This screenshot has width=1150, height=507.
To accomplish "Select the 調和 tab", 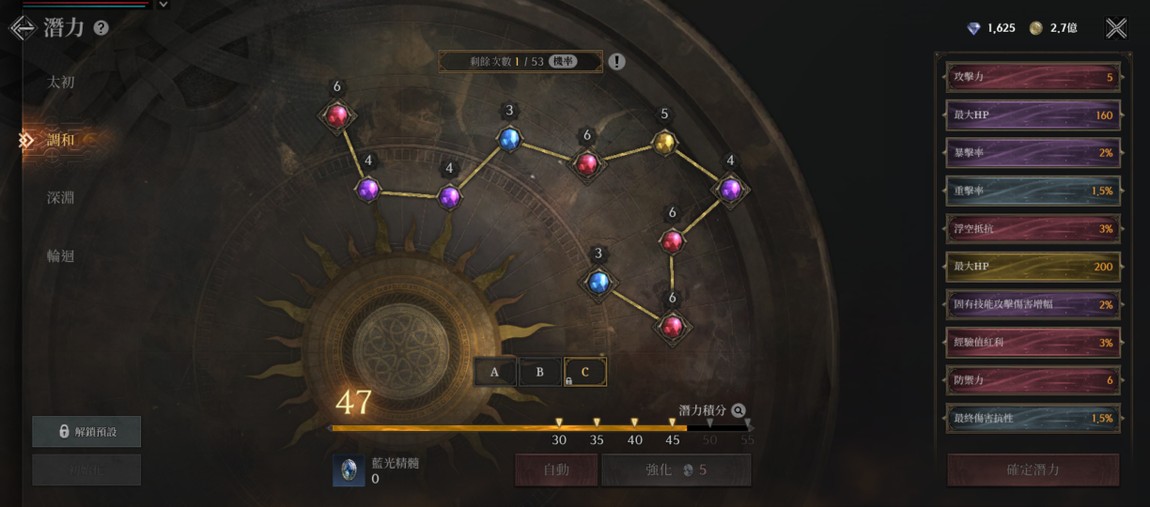I will coord(61,140).
